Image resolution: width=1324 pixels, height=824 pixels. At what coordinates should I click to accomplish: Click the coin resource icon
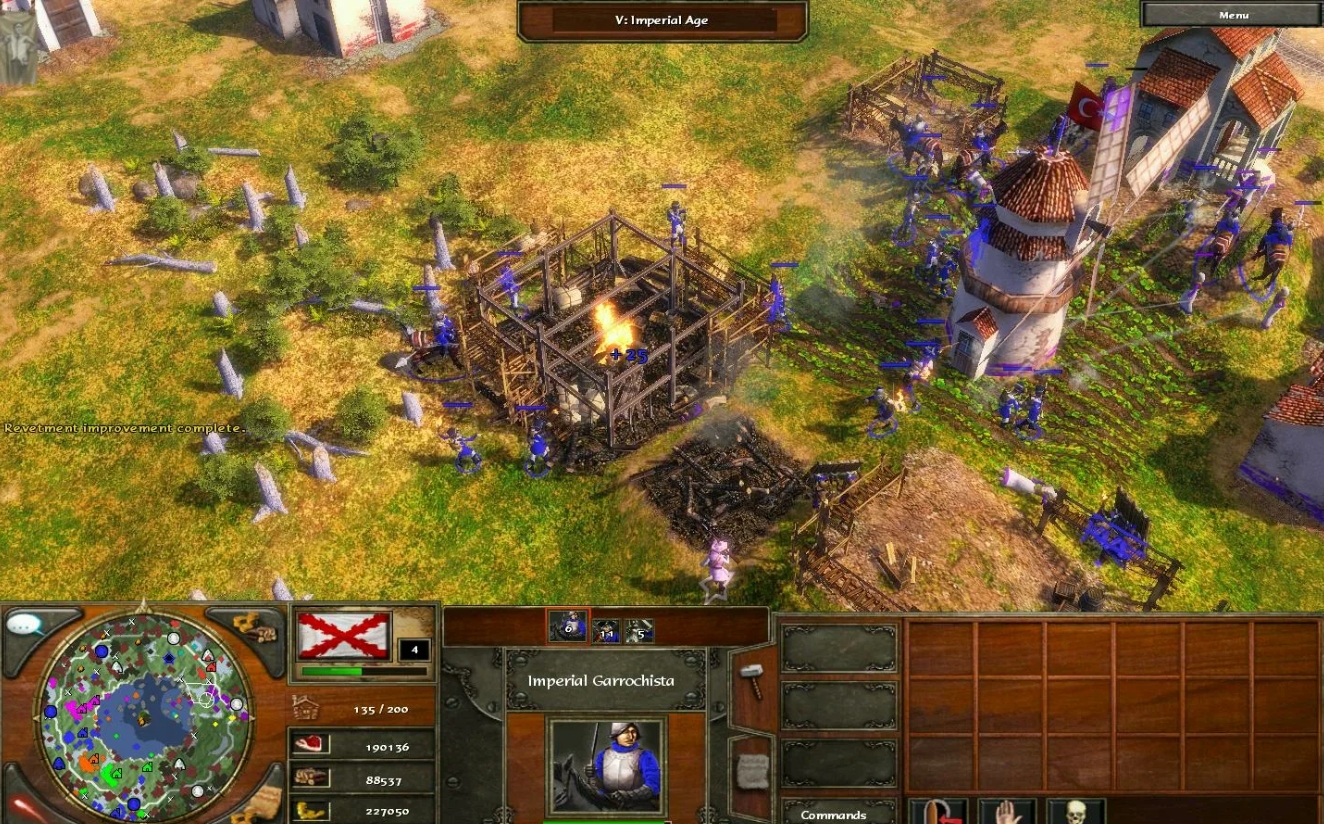(x=308, y=811)
